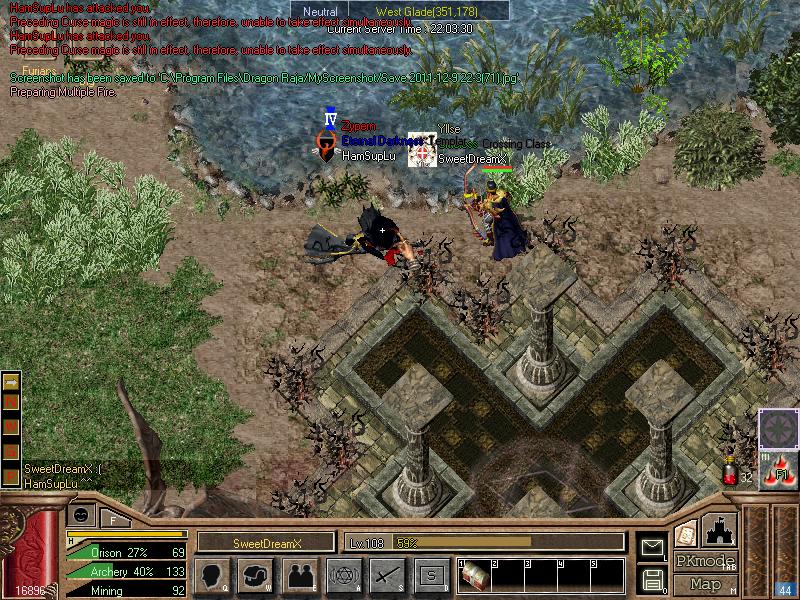
Task: Toggle PKmode on the panel
Action: (705, 561)
